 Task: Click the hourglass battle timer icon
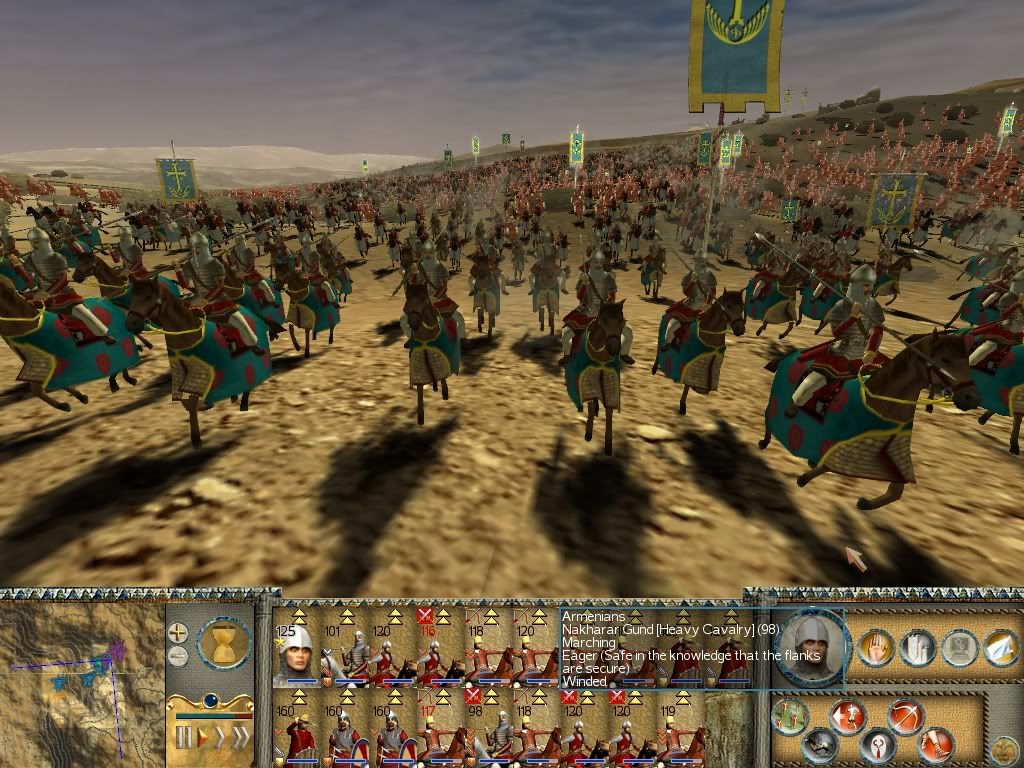coord(224,642)
